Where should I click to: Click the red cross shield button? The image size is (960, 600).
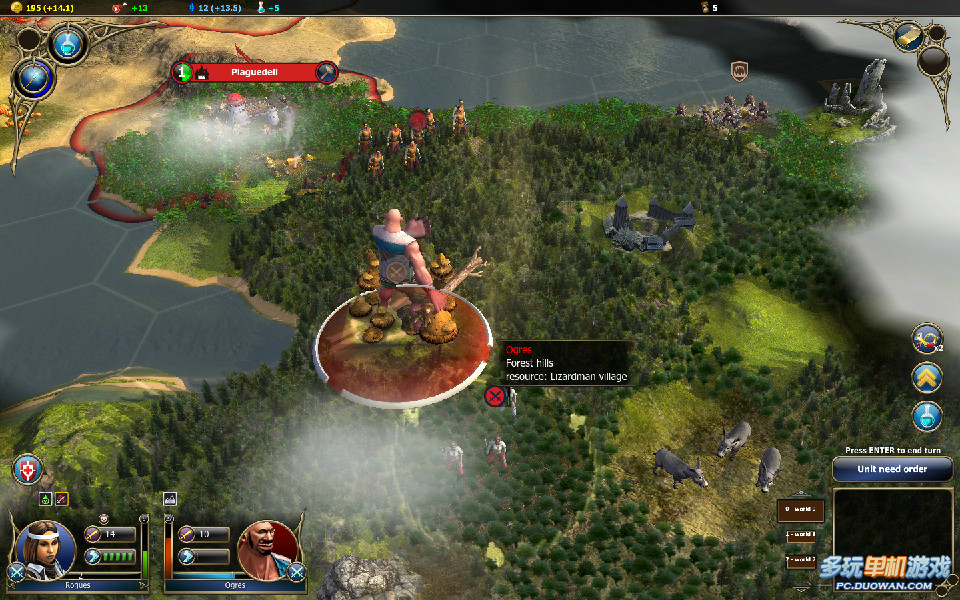pyautogui.click(x=27, y=469)
